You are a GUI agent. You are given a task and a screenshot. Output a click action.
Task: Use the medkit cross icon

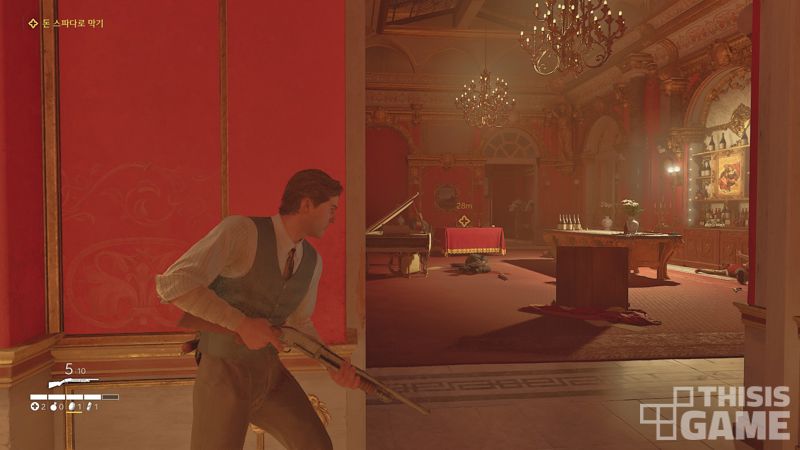[x=35, y=406]
